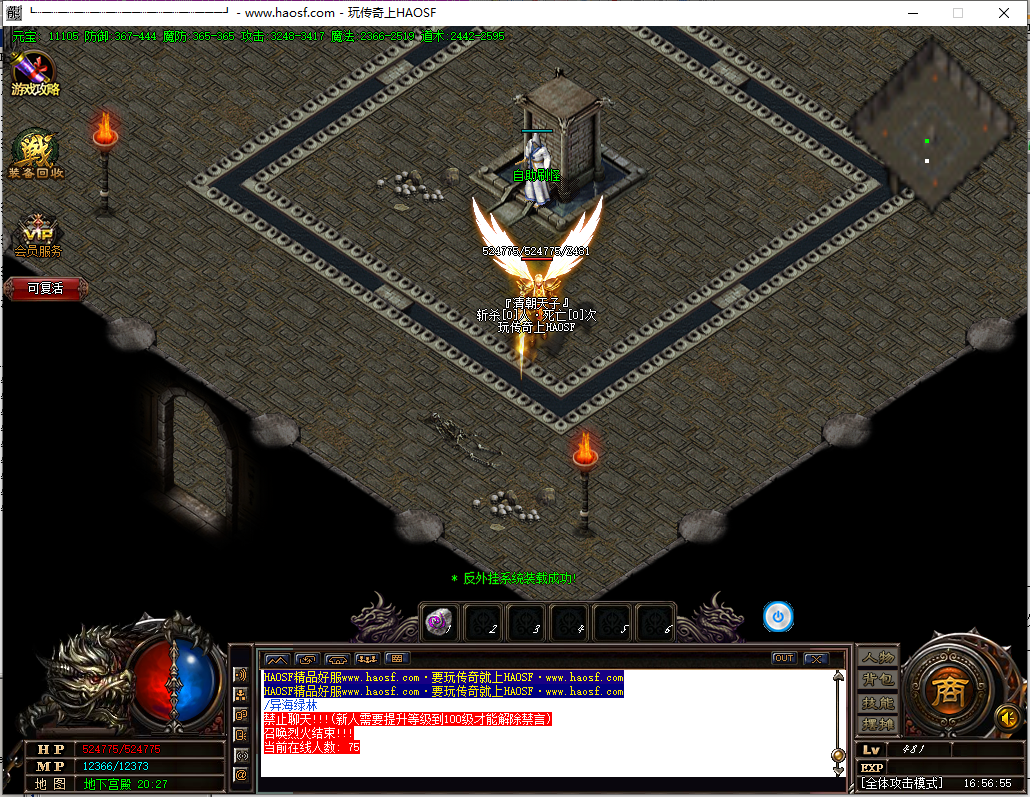Image resolution: width=1030 pixels, height=797 pixels.
Task: Open the 技能 skills panel
Action: pyautogui.click(x=877, y=702)
